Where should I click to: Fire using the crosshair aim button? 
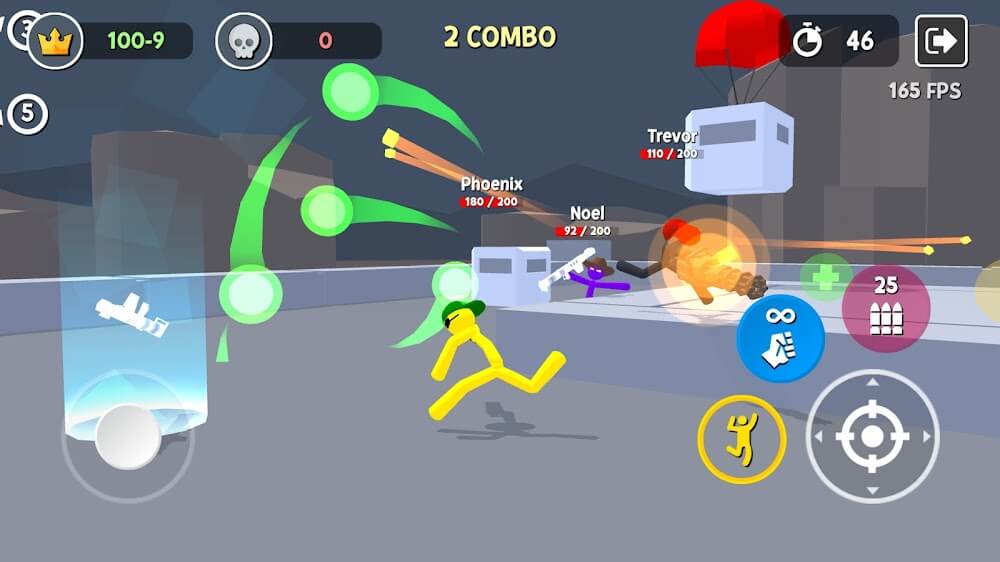[x=872, y=436]
